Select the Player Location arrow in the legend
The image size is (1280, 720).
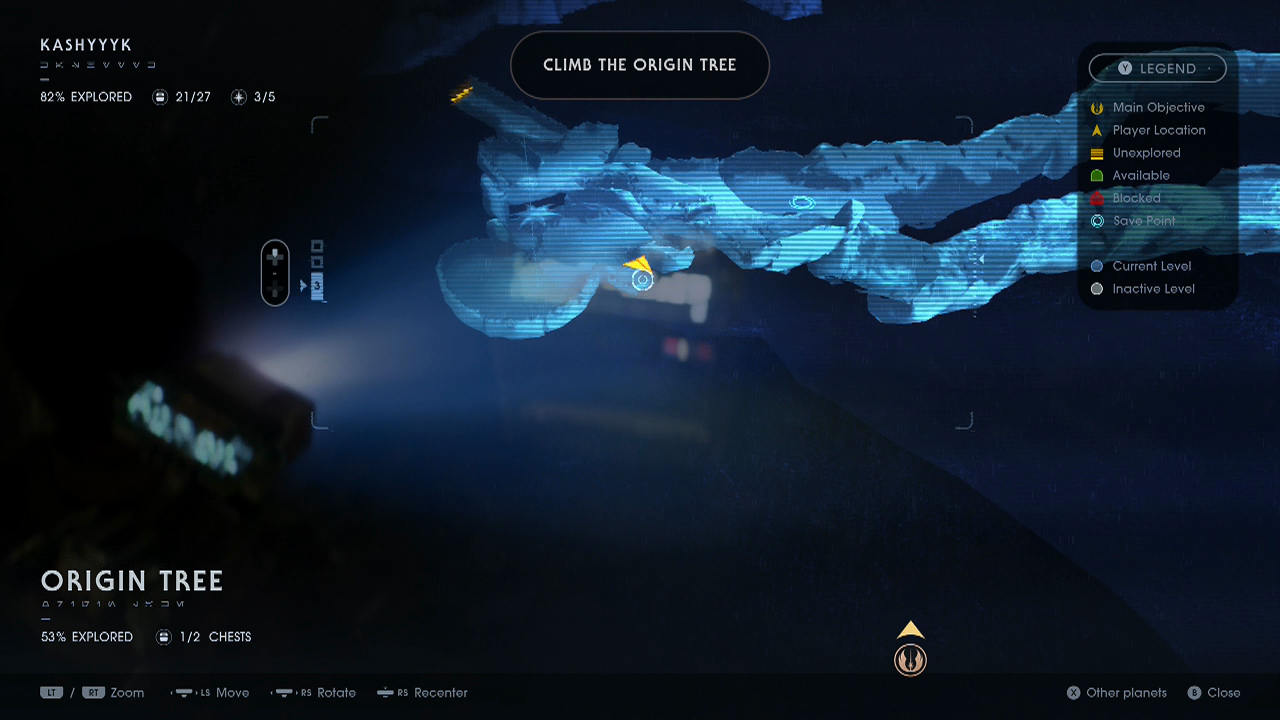click(1097, 130)
